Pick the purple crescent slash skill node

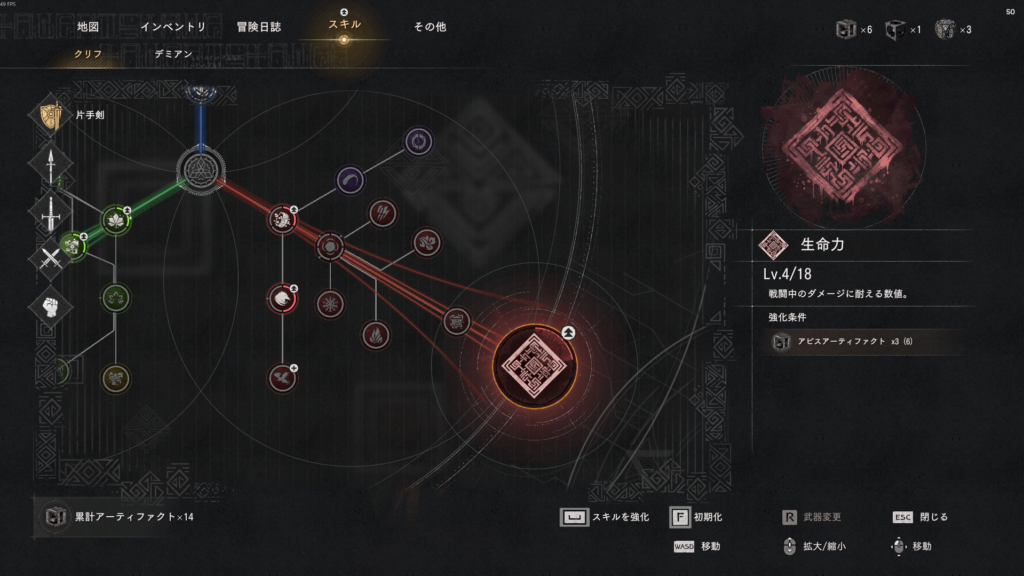point(349,180)
